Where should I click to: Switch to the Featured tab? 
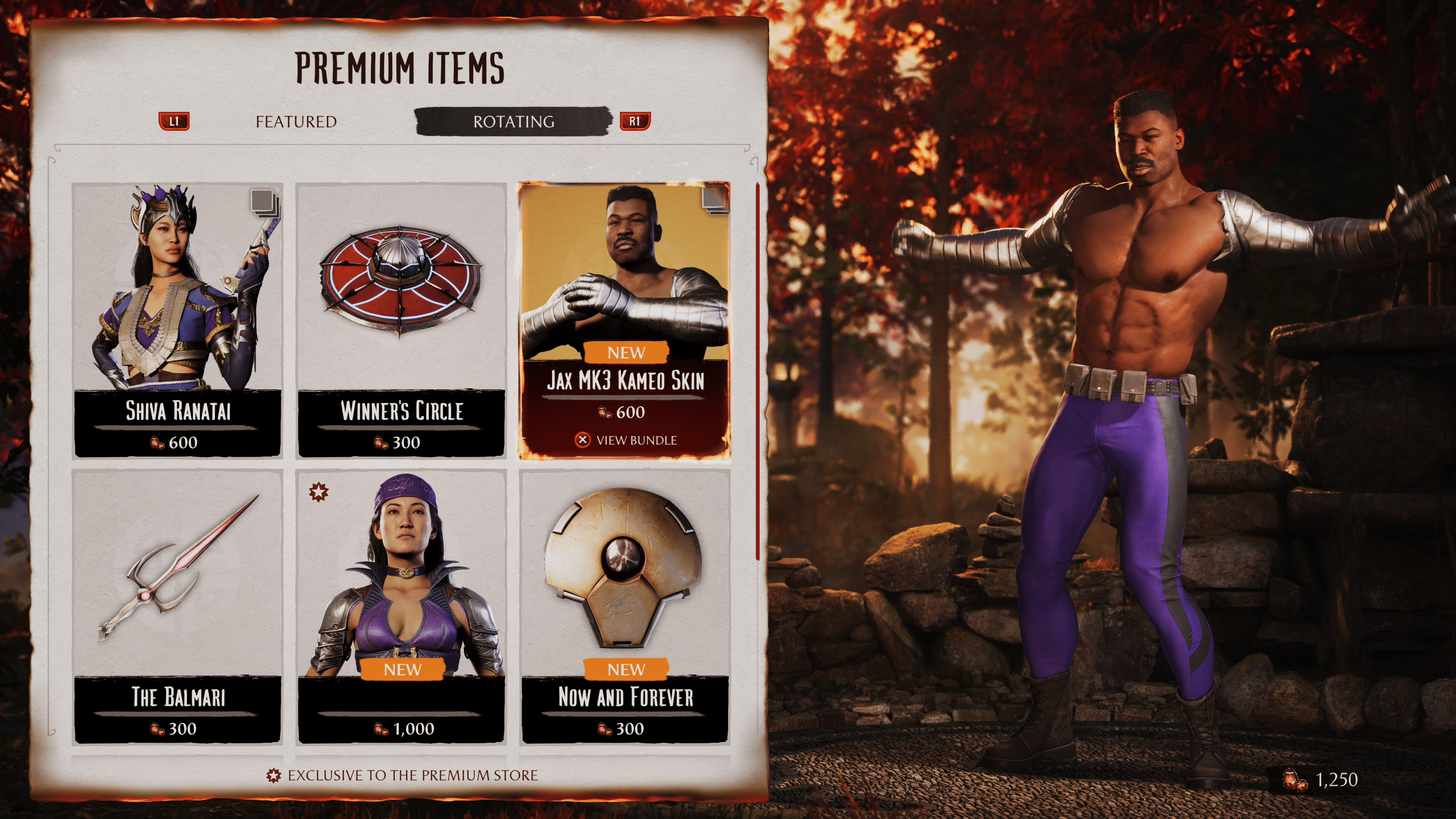296,121
